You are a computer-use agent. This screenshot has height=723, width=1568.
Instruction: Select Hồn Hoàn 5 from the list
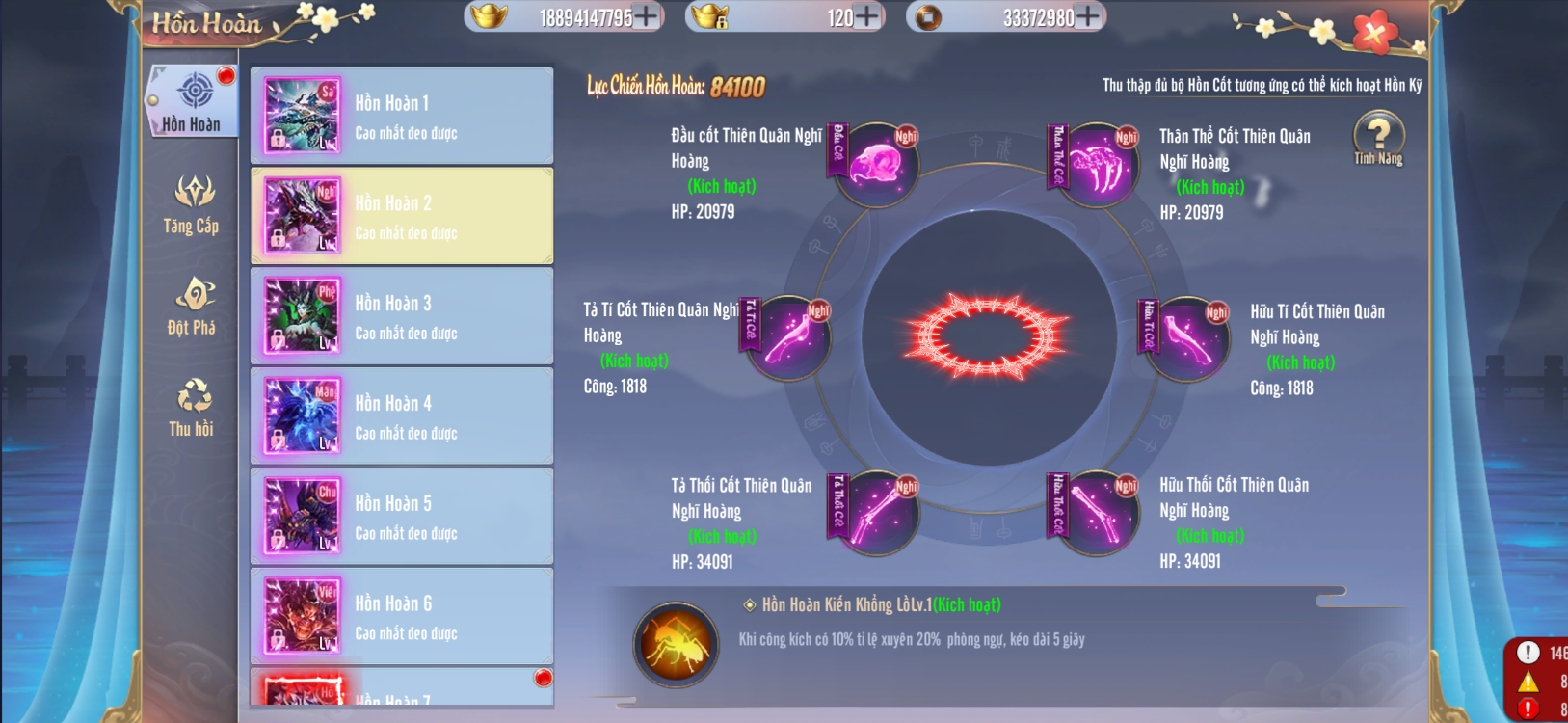coord(402,516)
